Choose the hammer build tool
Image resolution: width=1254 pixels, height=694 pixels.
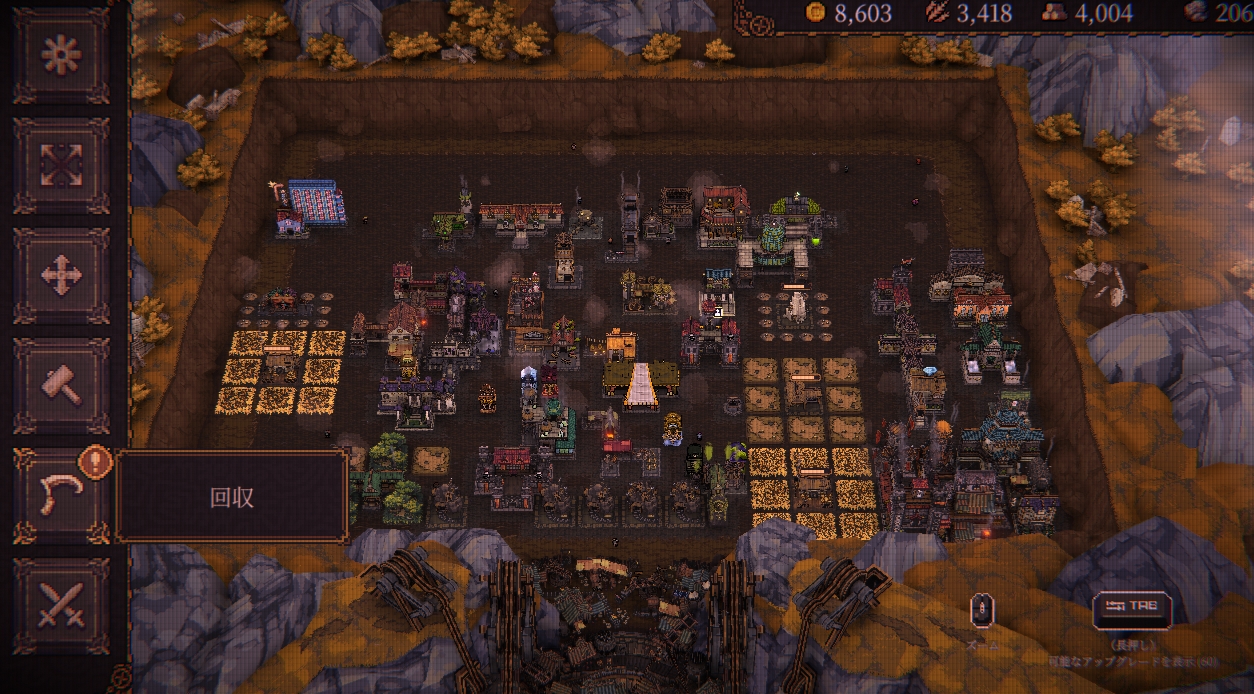pos(61,386)
